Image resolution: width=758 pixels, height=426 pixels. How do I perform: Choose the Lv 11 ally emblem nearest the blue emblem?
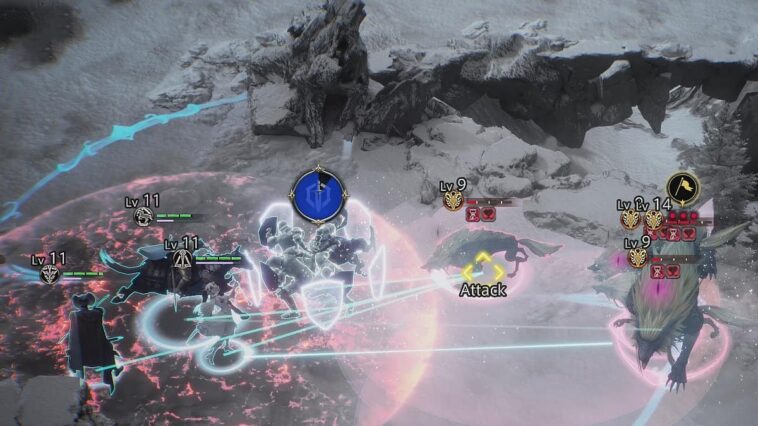point(181,258)
